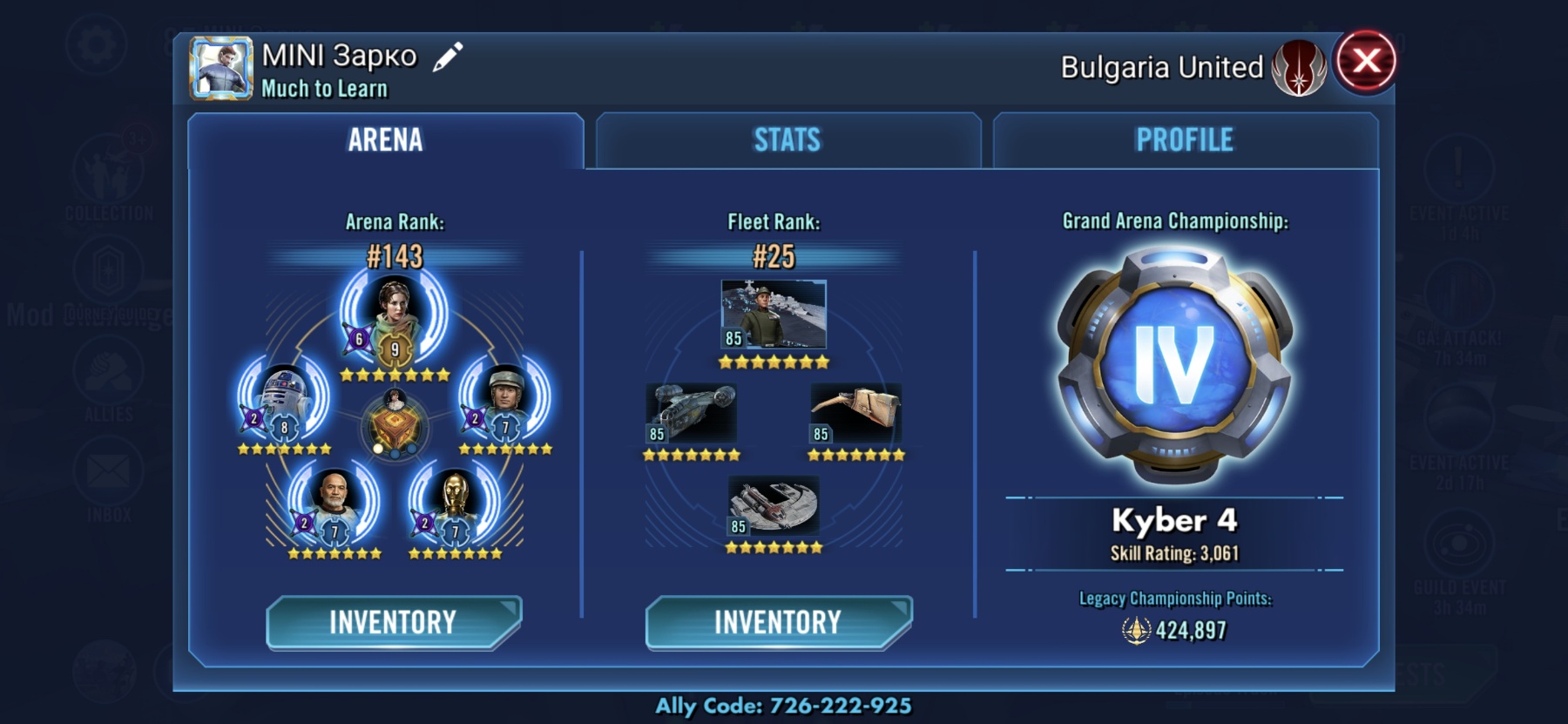The image size is (1568, 724).
Task: Open the fleet arena Inventory button
Action: [778, 622]
